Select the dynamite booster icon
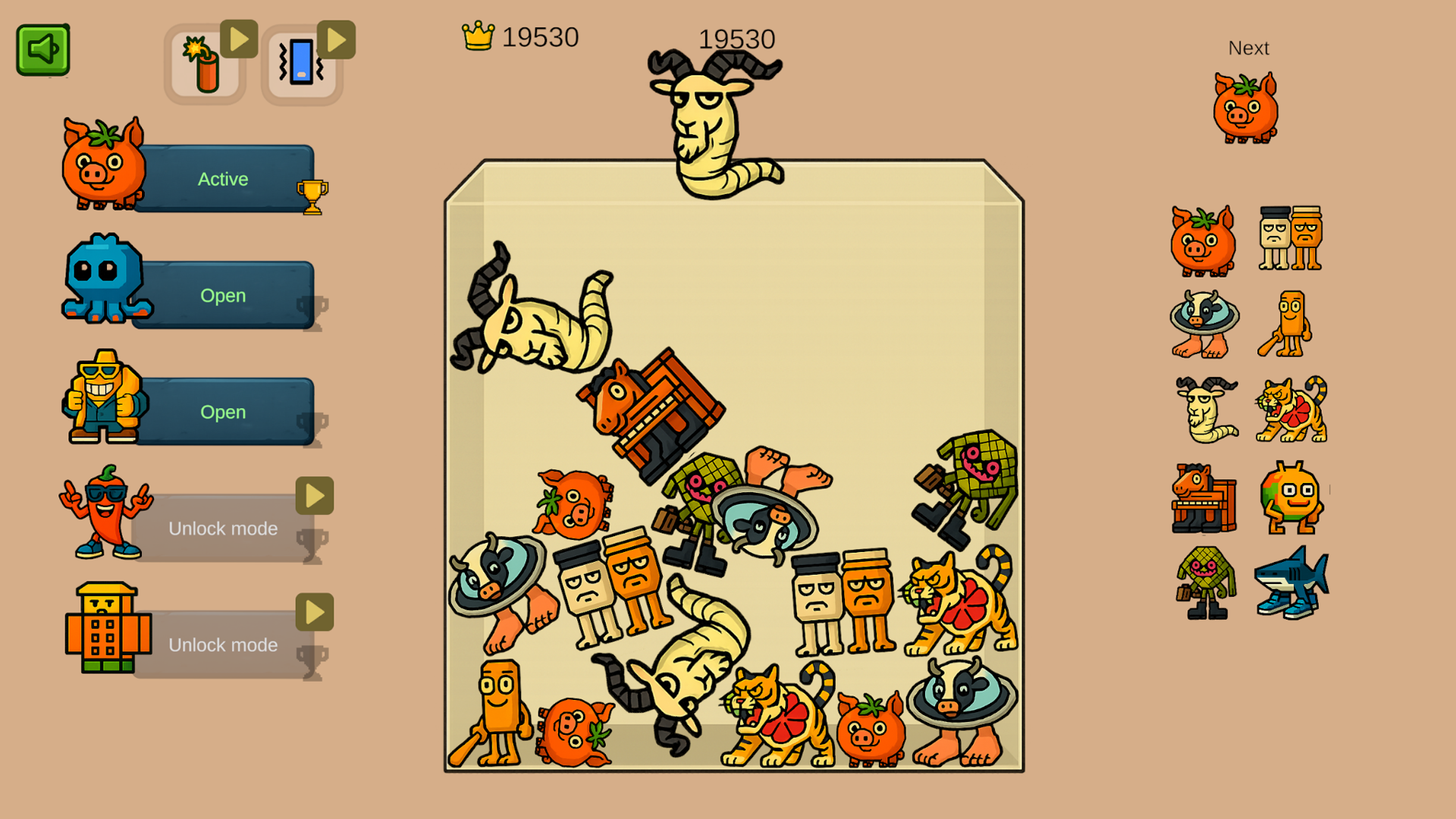Viewport: 1456px width, 819px height. coord(203,64)
